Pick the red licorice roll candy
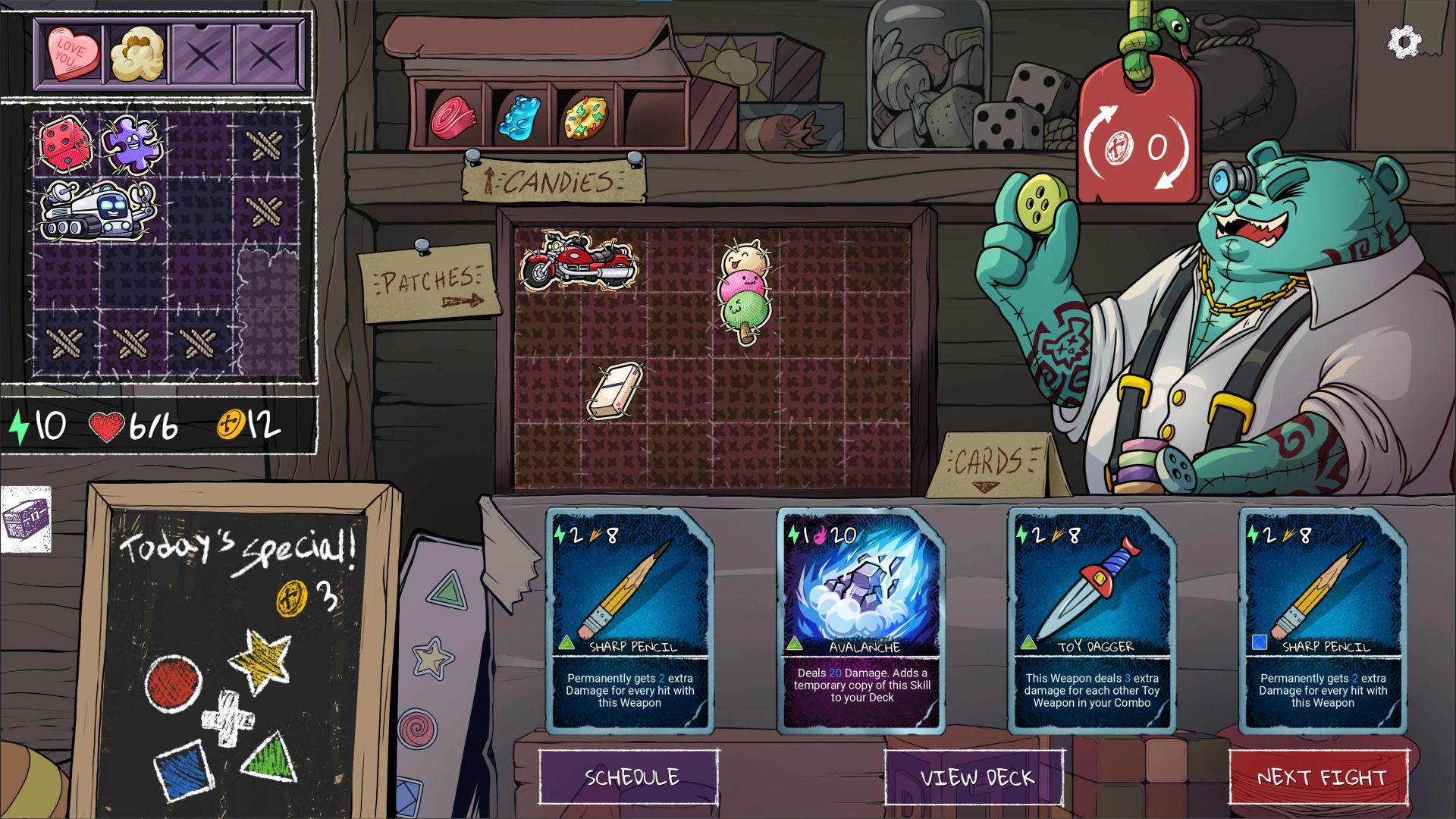Screen dimensions: 1456x819 click(453, 118)
